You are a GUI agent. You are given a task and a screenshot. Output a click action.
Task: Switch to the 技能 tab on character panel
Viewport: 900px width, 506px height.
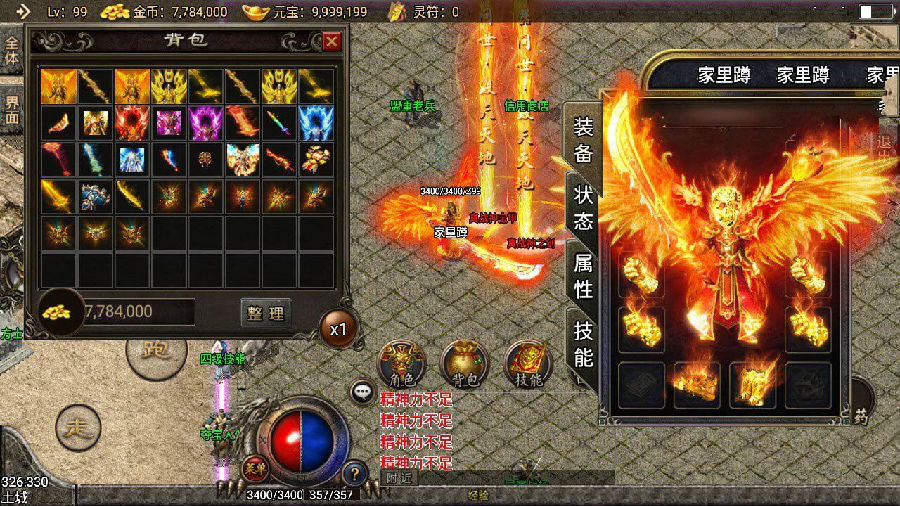pos(583,342)
